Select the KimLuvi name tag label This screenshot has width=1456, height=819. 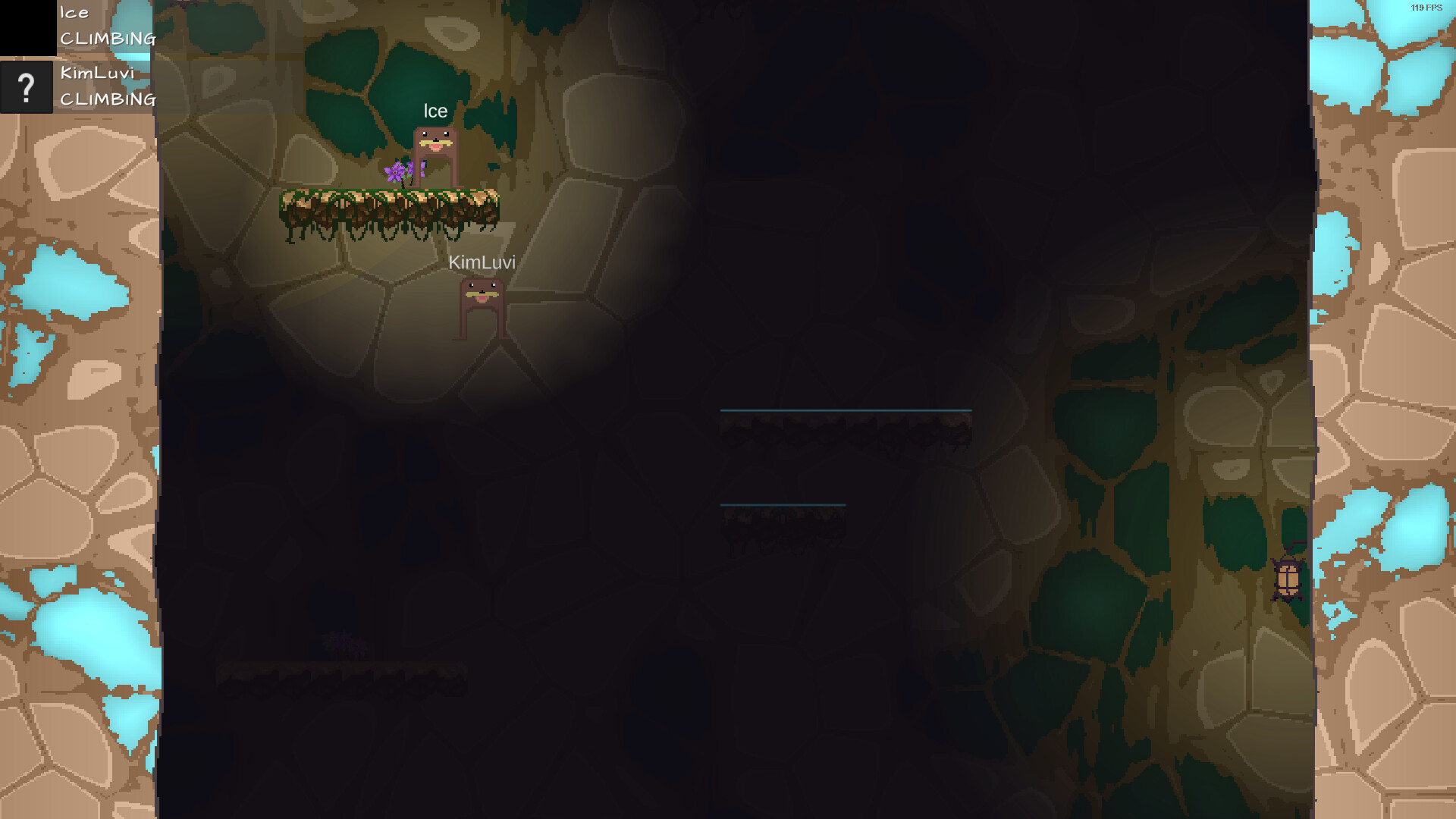(x=481, y=263)
